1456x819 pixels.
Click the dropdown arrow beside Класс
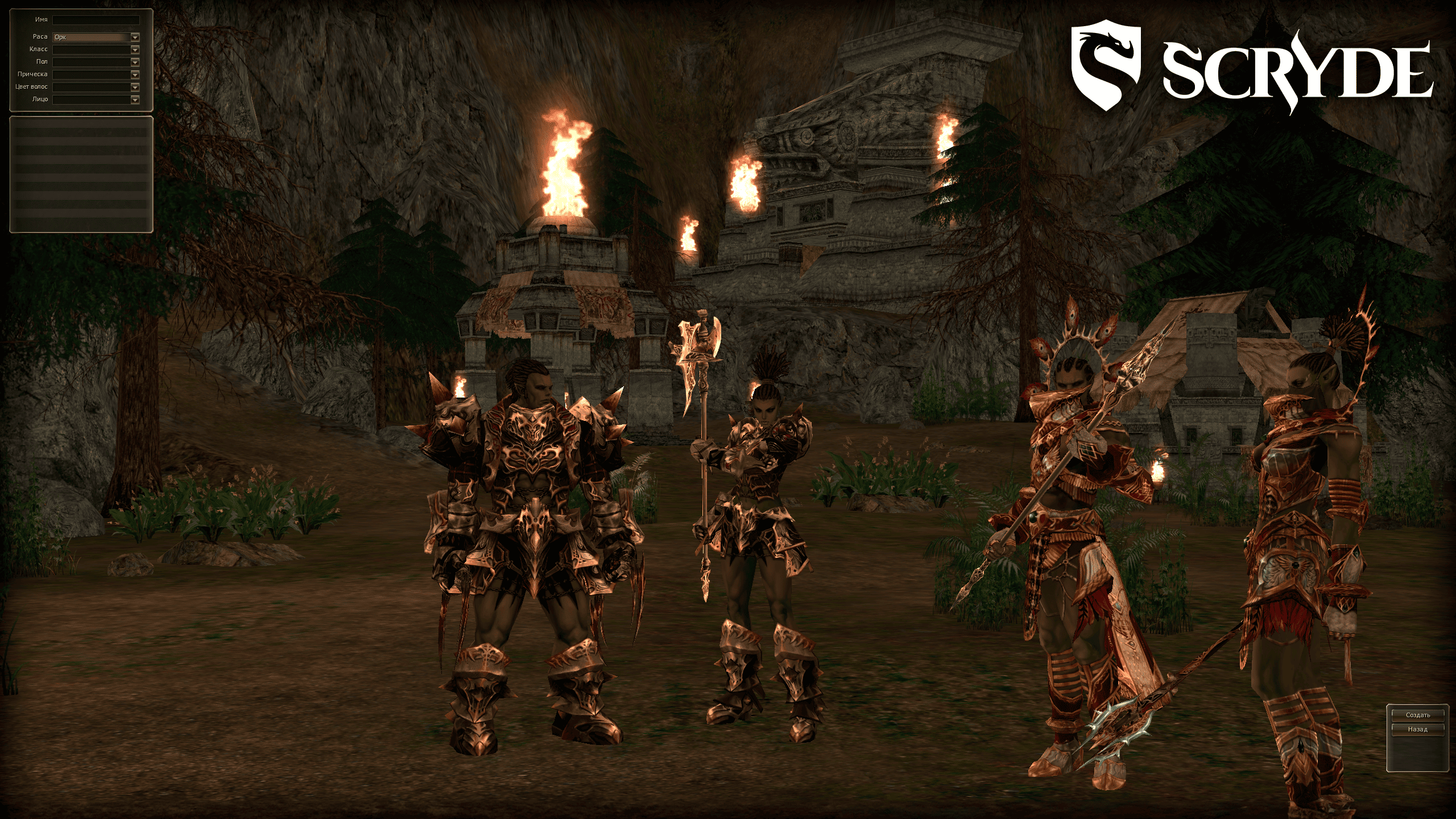135,50
